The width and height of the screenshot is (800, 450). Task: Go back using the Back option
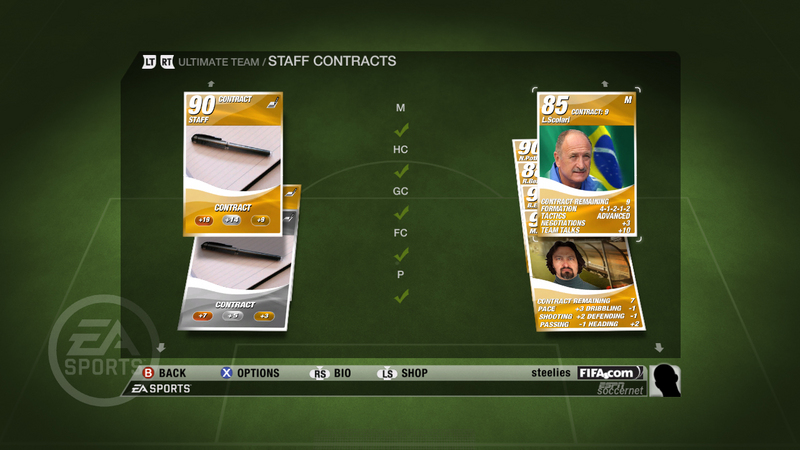164,373
